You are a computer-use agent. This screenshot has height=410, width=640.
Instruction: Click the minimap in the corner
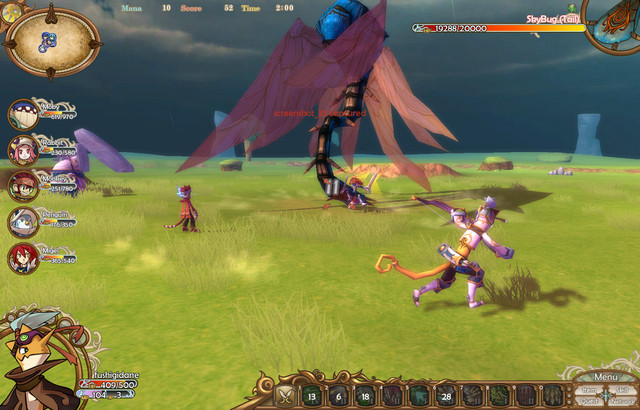pos(52,41)
